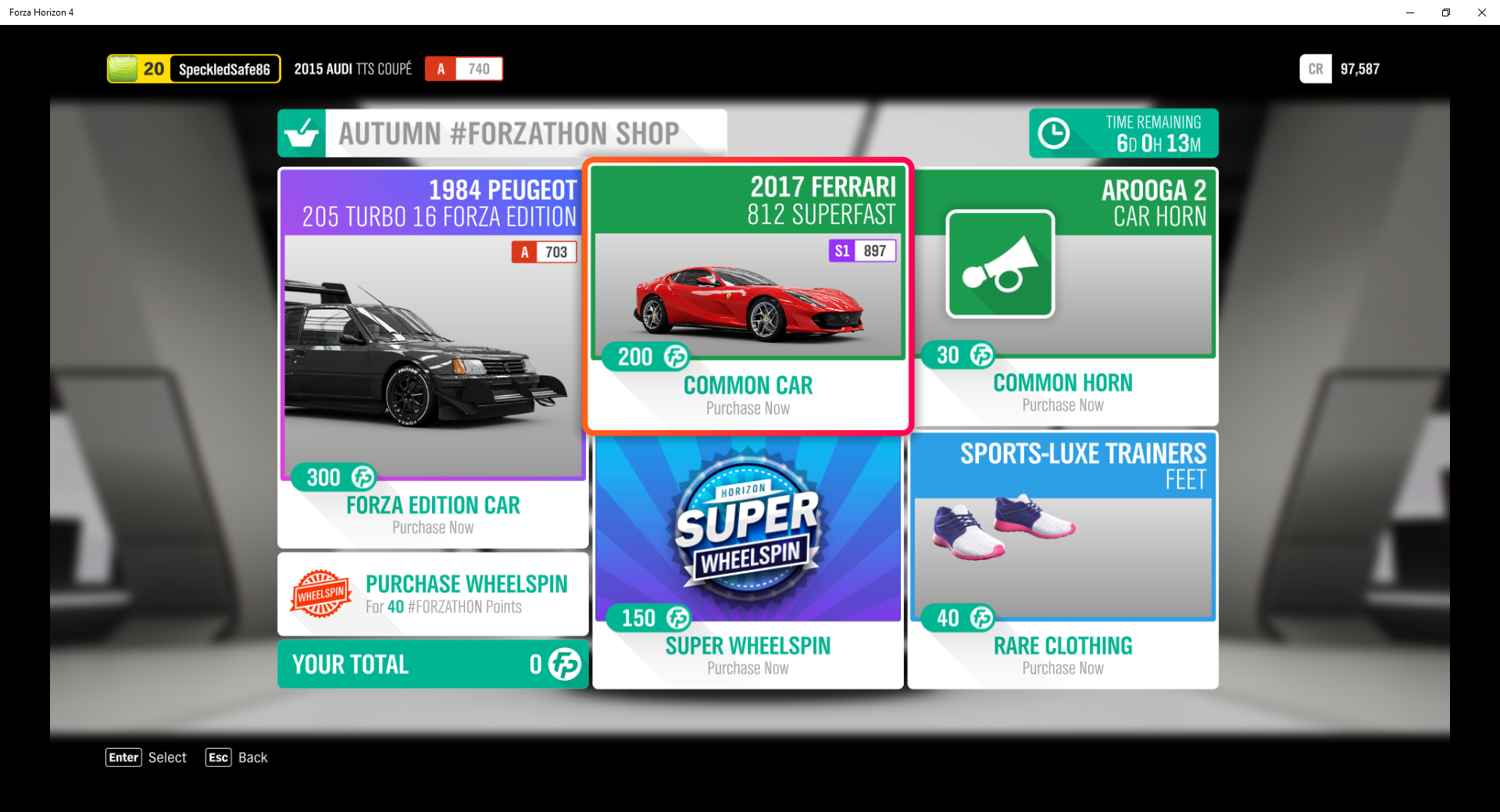This screenshot has height=812, width=1500.
Task: Click the A 740 performance rating badge
Action: [463, 69]
